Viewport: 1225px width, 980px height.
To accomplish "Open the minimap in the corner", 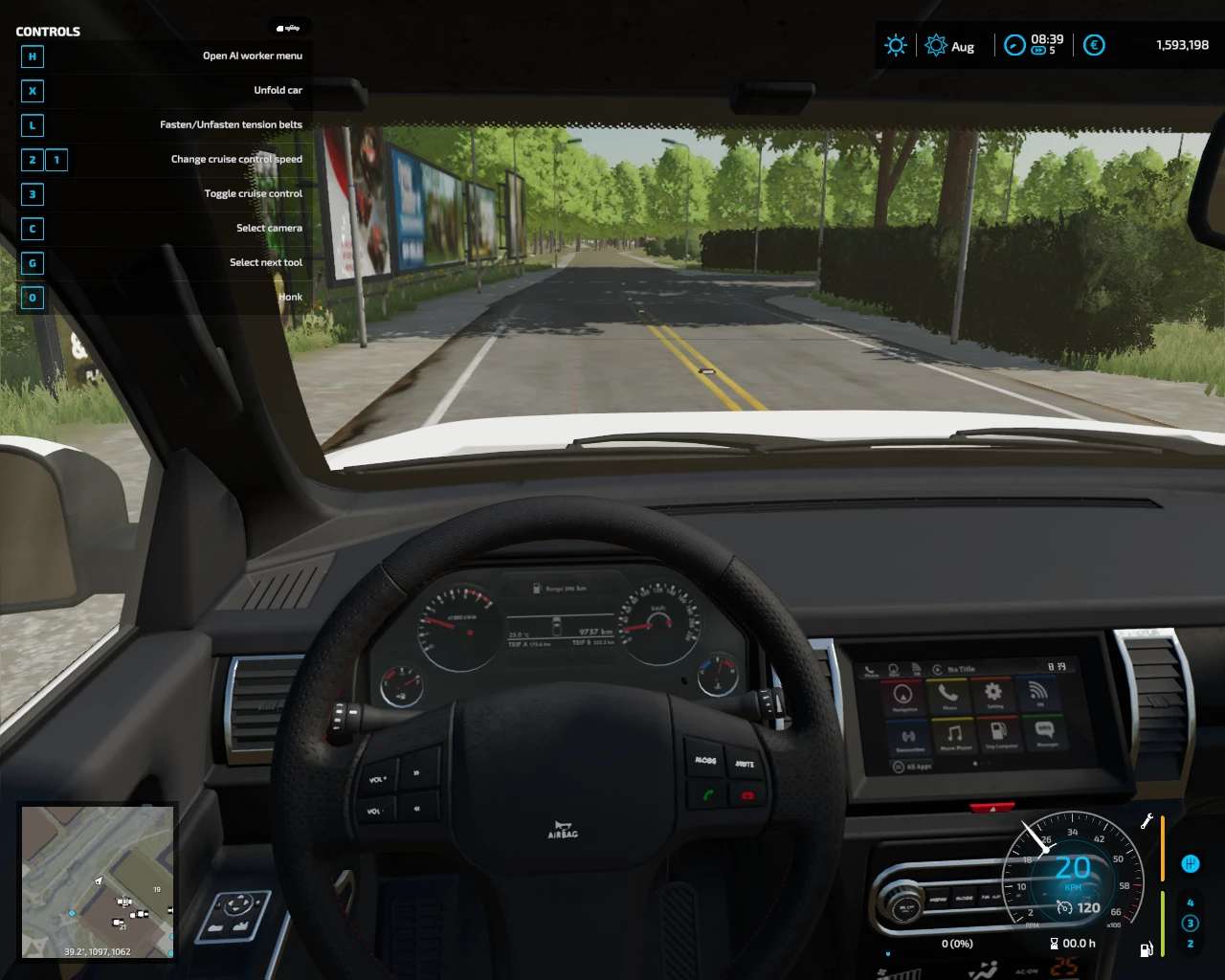I will (98, 881).
